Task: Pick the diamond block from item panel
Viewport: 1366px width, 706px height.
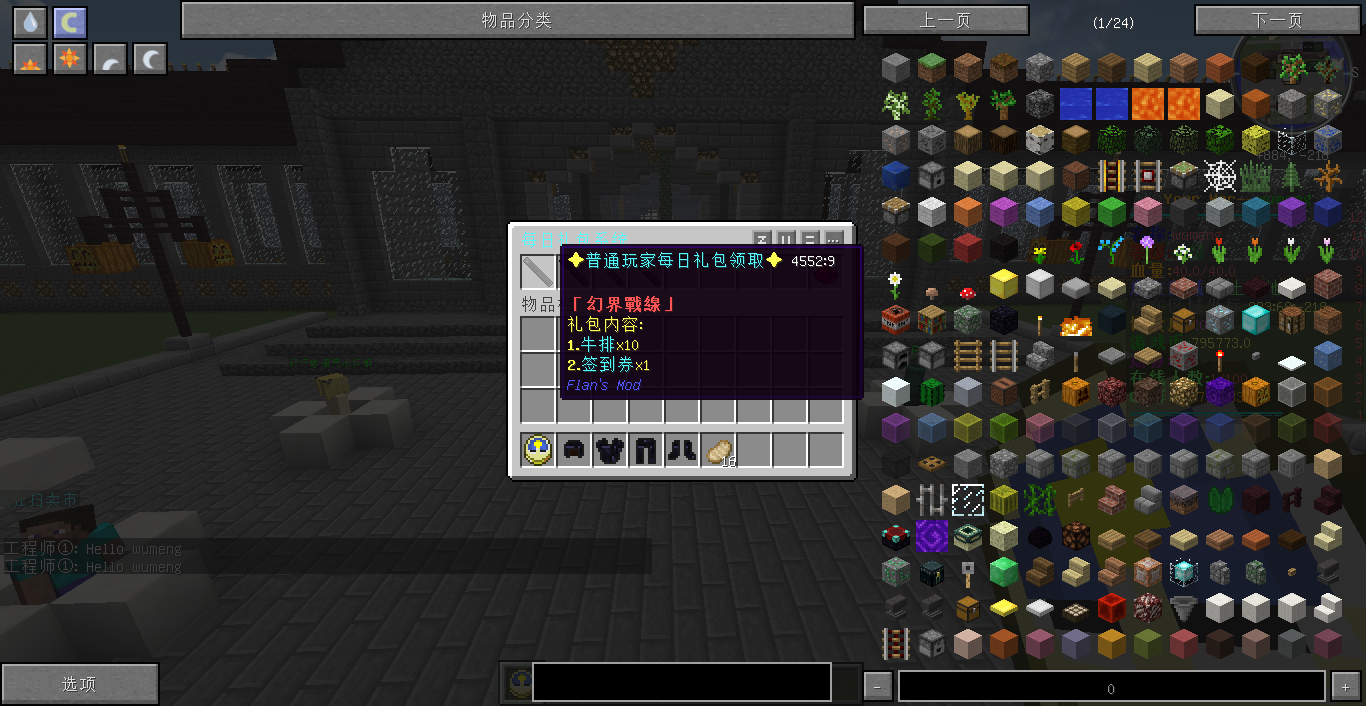Action: [1256, 320]
